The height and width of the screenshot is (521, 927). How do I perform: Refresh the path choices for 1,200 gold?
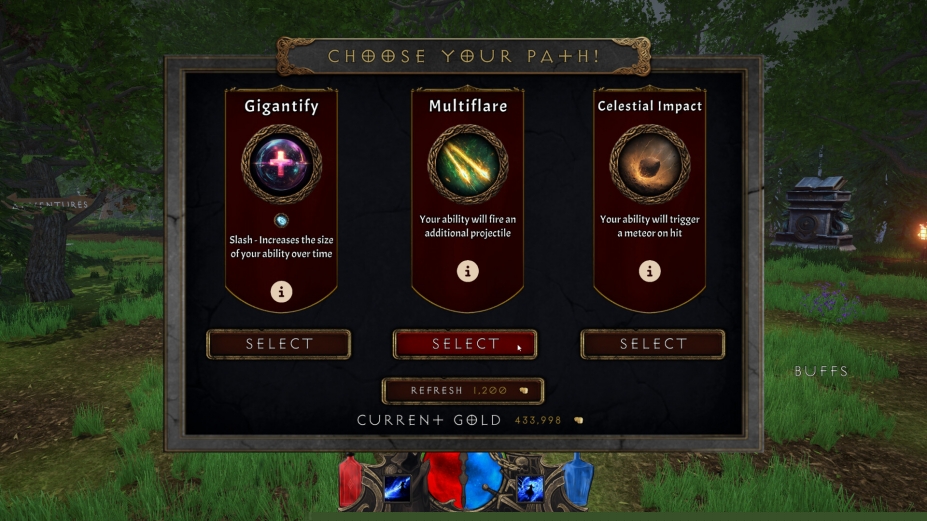click(463, 390)
